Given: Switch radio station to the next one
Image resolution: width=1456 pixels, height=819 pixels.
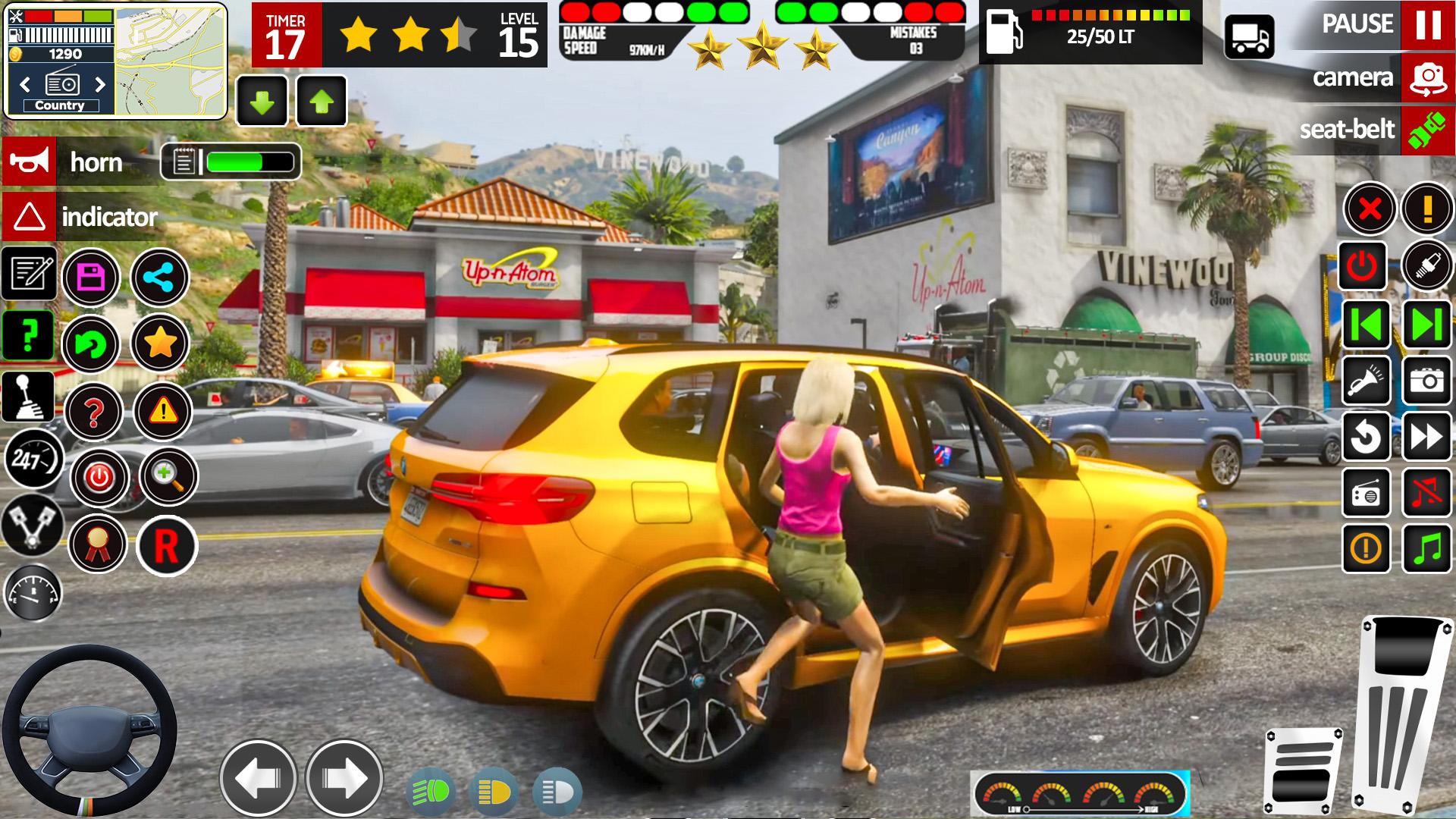Looking at the screenshot, I should coord(100,83).
